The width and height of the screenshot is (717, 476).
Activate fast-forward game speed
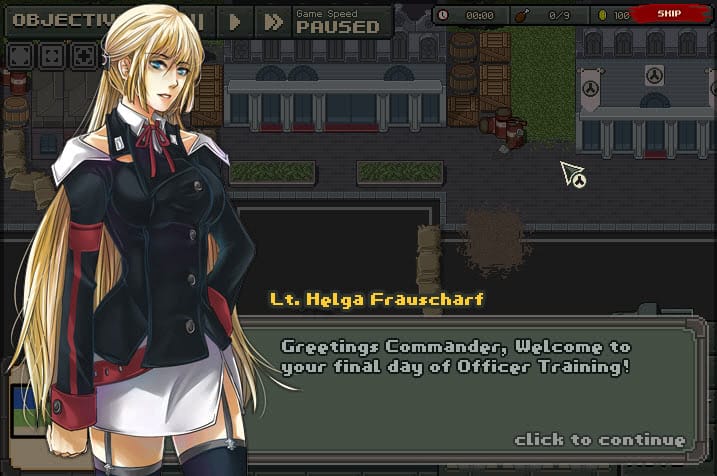tap(270, 21)
